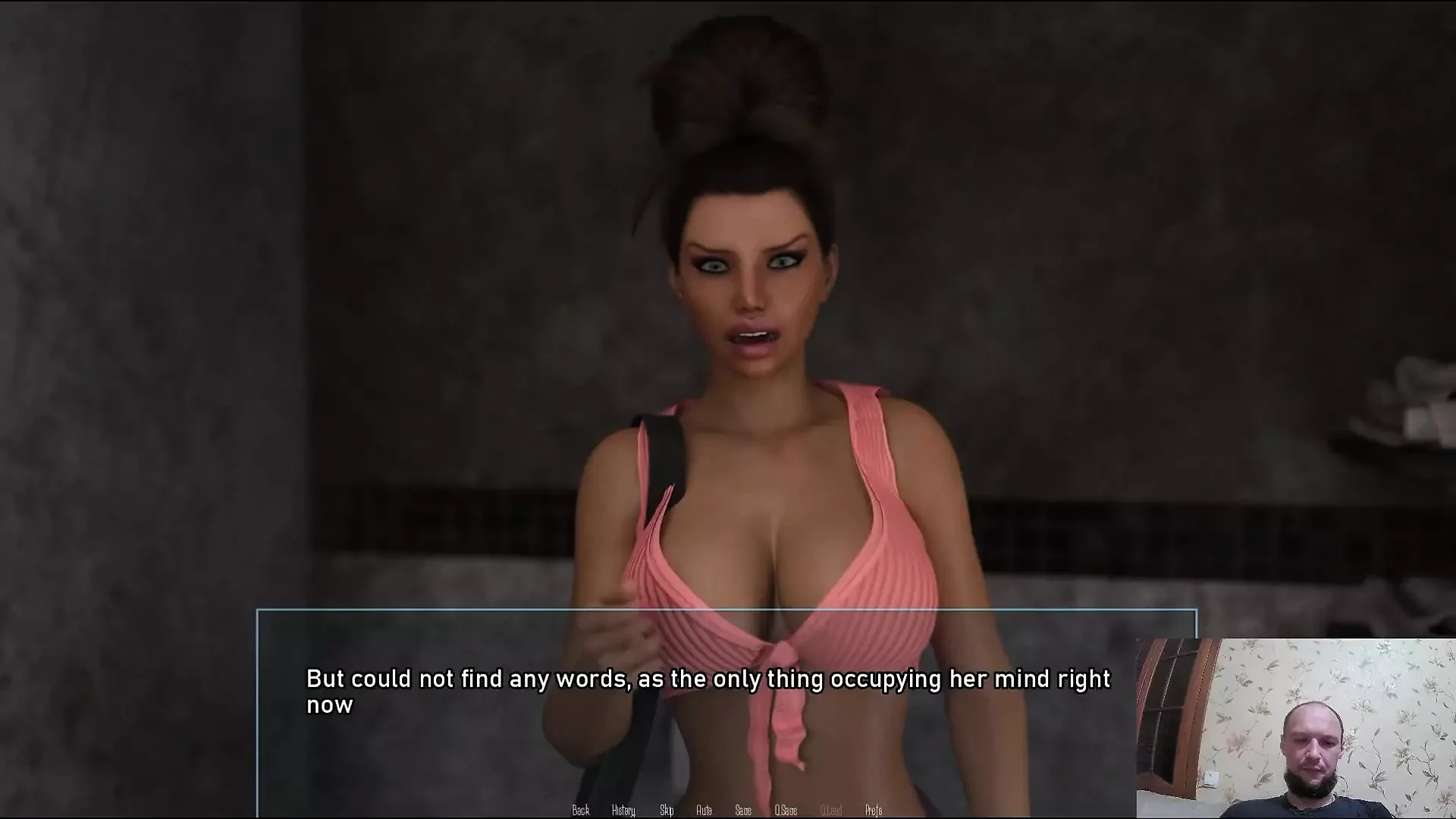Toggle Auto dialogue advance
Image resolution: width=1456 pixels, height=819 pixels.
point(704,810)
